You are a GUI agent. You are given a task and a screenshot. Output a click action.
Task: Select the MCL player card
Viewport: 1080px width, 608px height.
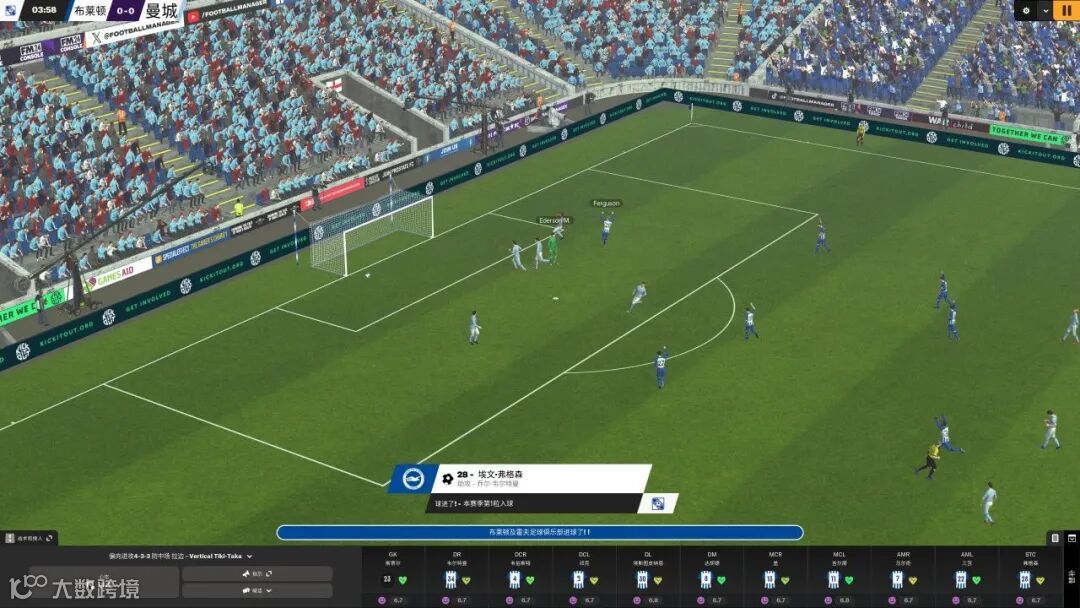point(838,577)
